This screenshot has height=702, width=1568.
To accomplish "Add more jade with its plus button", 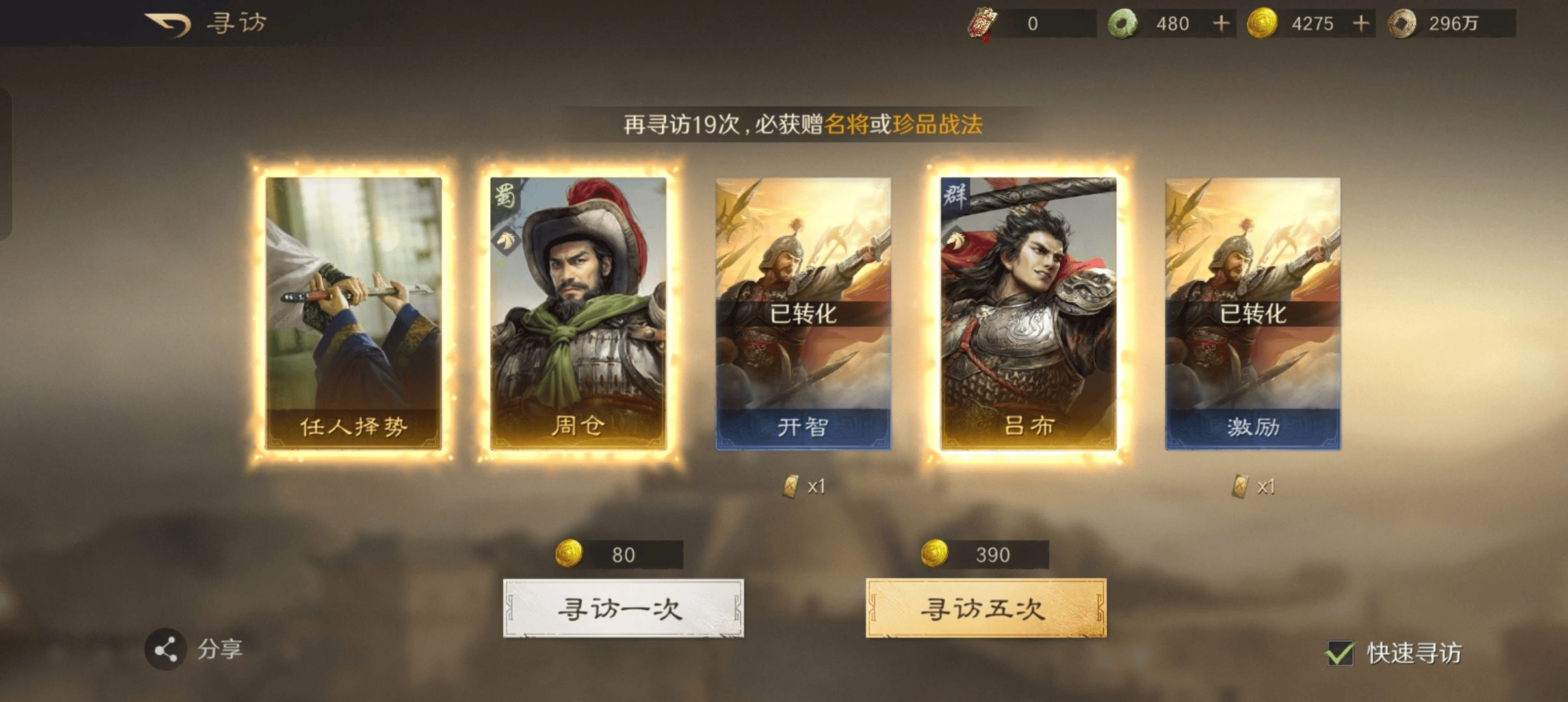I will [x=1221, y=24].
